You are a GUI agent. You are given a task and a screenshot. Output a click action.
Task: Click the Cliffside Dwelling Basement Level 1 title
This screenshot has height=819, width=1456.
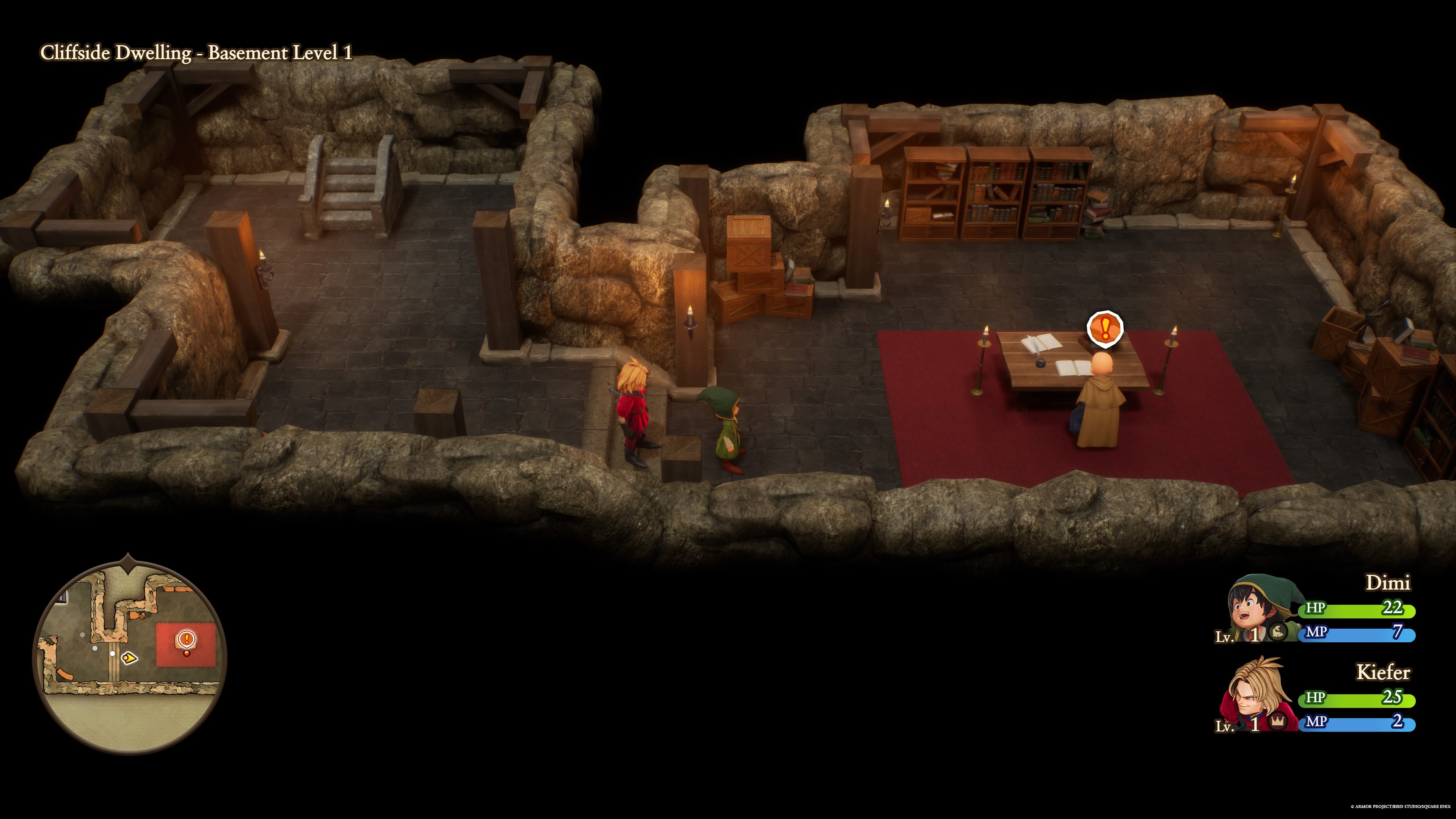coord(195,53)
